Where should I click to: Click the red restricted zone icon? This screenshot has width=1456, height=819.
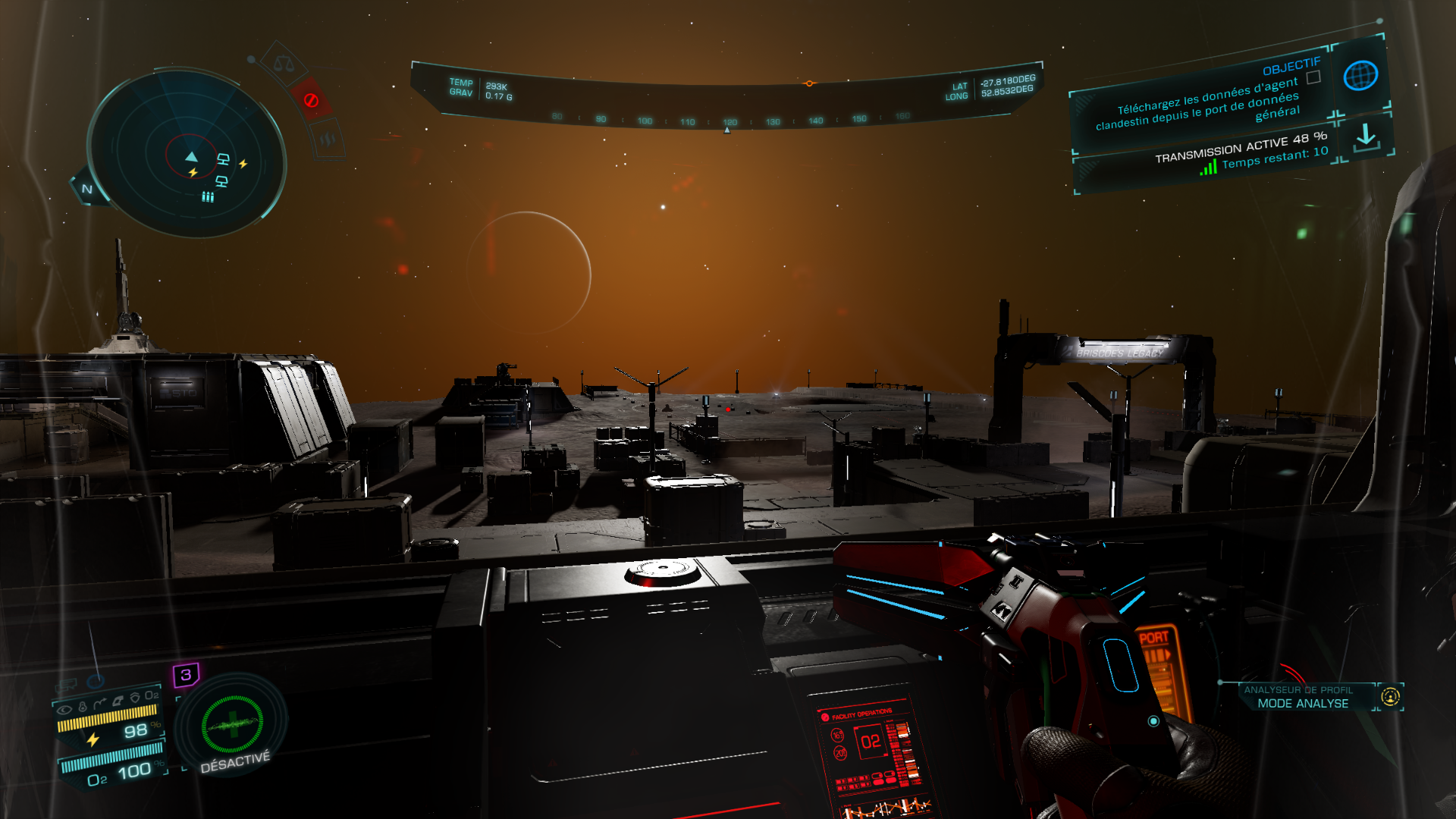coord(311,100)
